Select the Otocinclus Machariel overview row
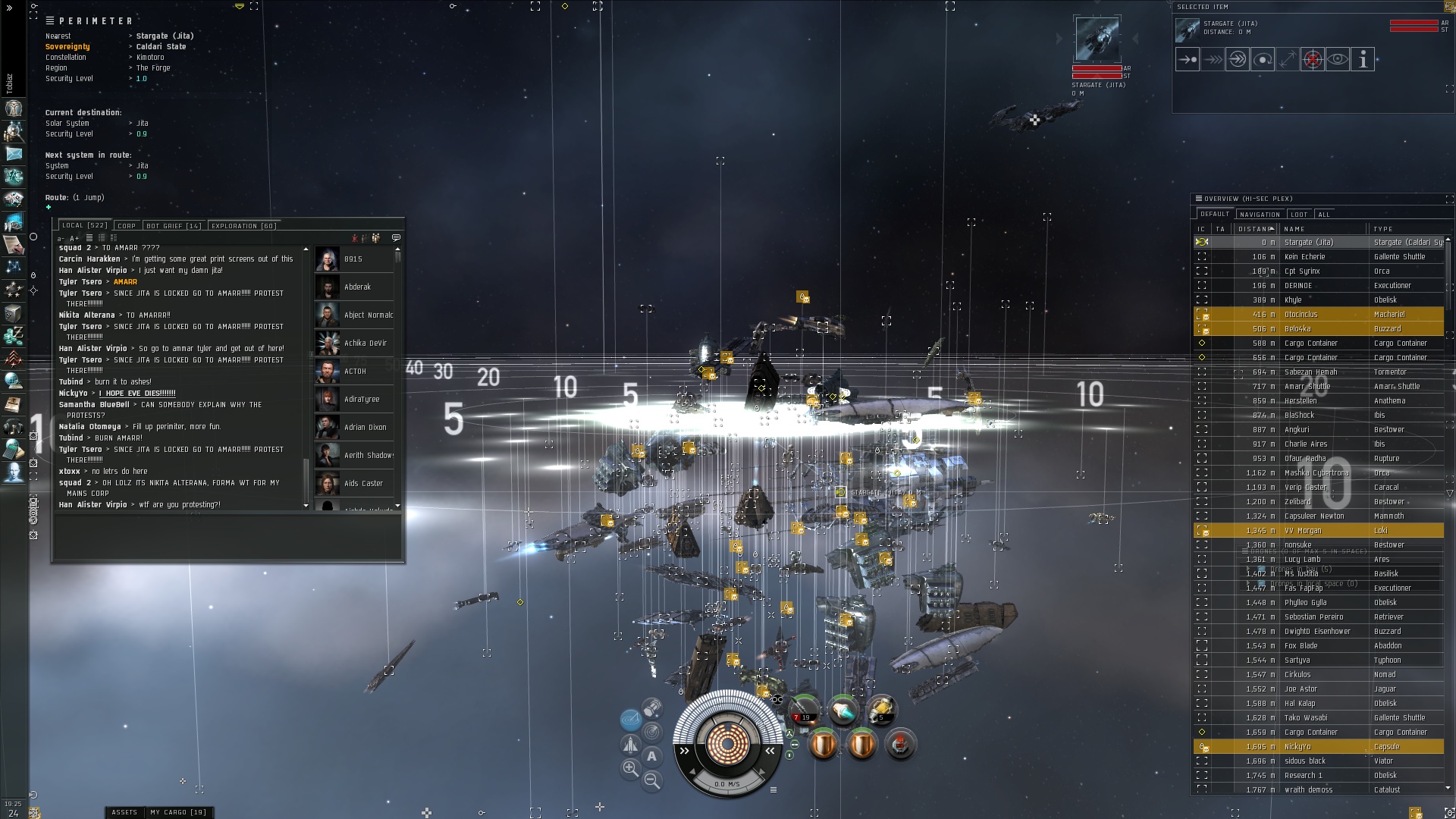 1319,315
